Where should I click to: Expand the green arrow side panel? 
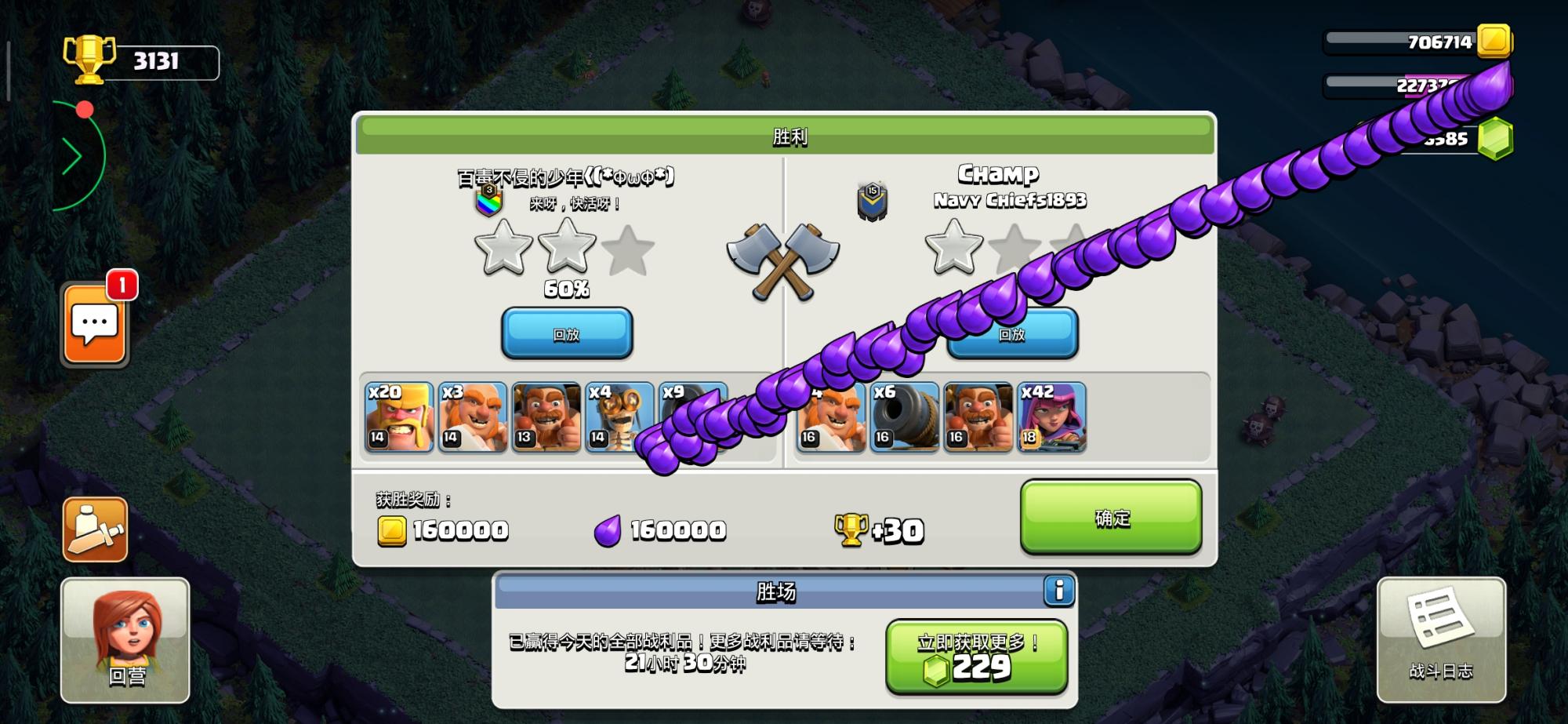point(73,157)
